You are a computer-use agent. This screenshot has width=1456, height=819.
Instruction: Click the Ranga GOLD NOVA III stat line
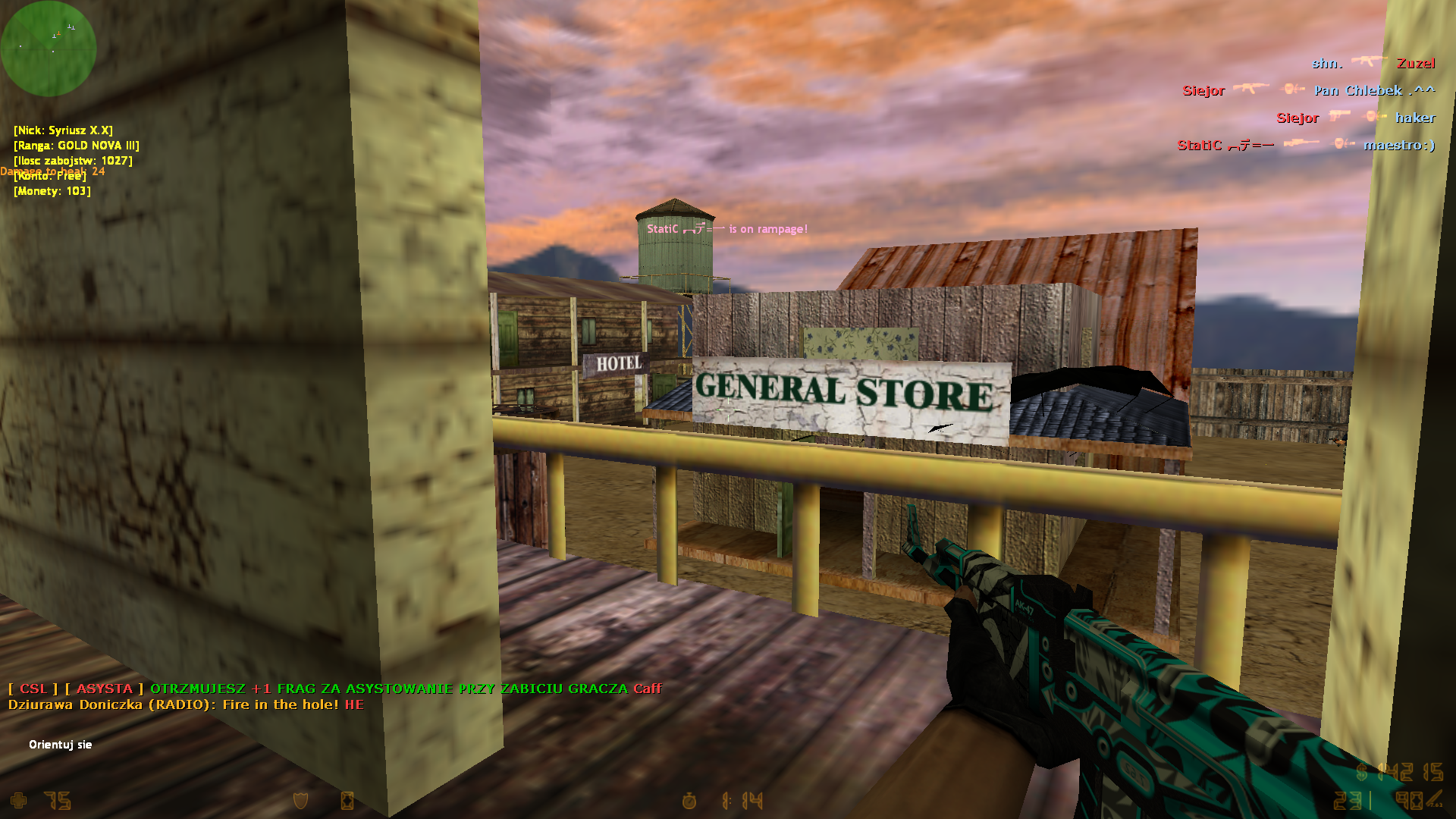point(77,146)
